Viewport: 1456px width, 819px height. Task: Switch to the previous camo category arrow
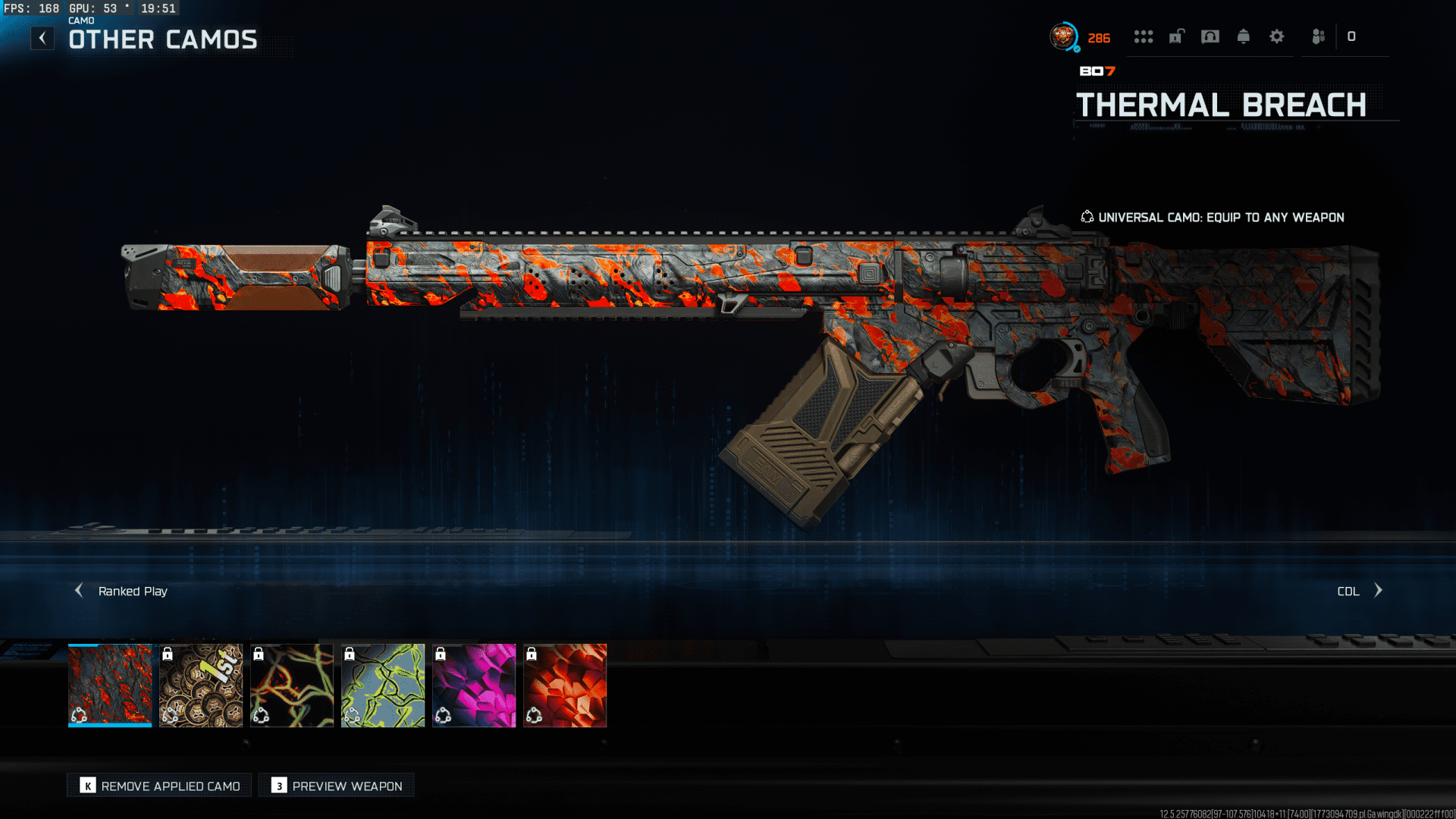[x=79, y=590]
